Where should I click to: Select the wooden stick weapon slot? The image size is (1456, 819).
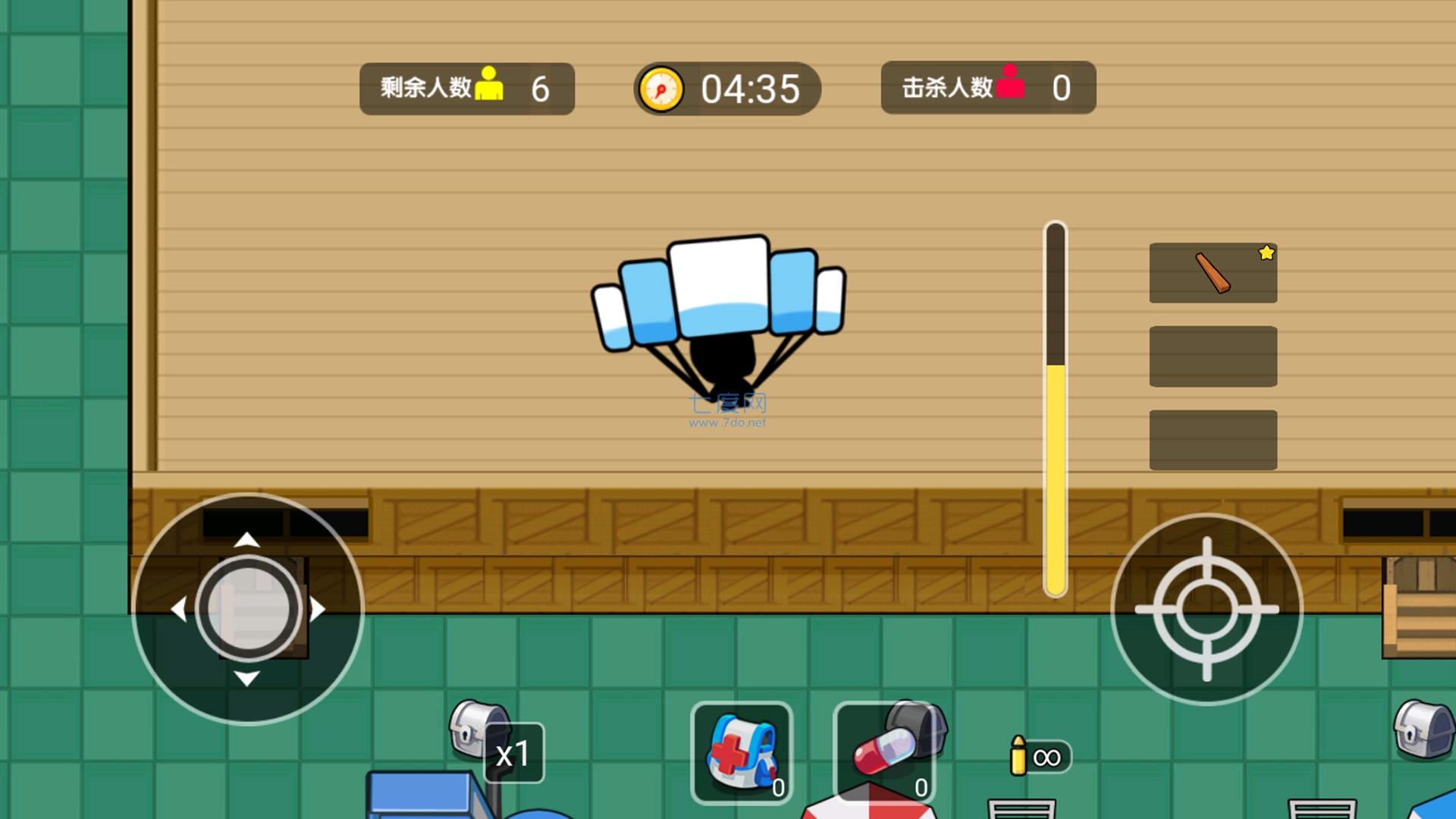pyautogui.click(x=1213, y=272)
